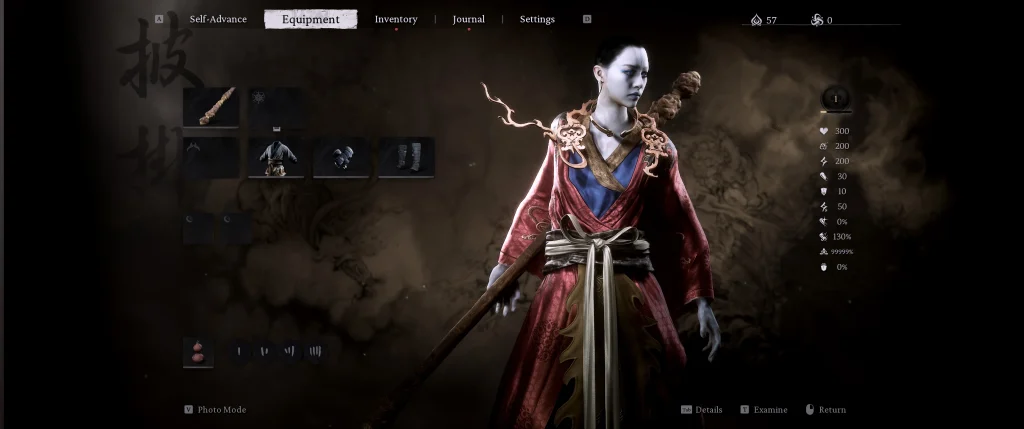Viewport: 1024px width, 429px height.
Task: Switch to the Self-Advance tab
Action: pyautogui.click(x=218, y=19)
